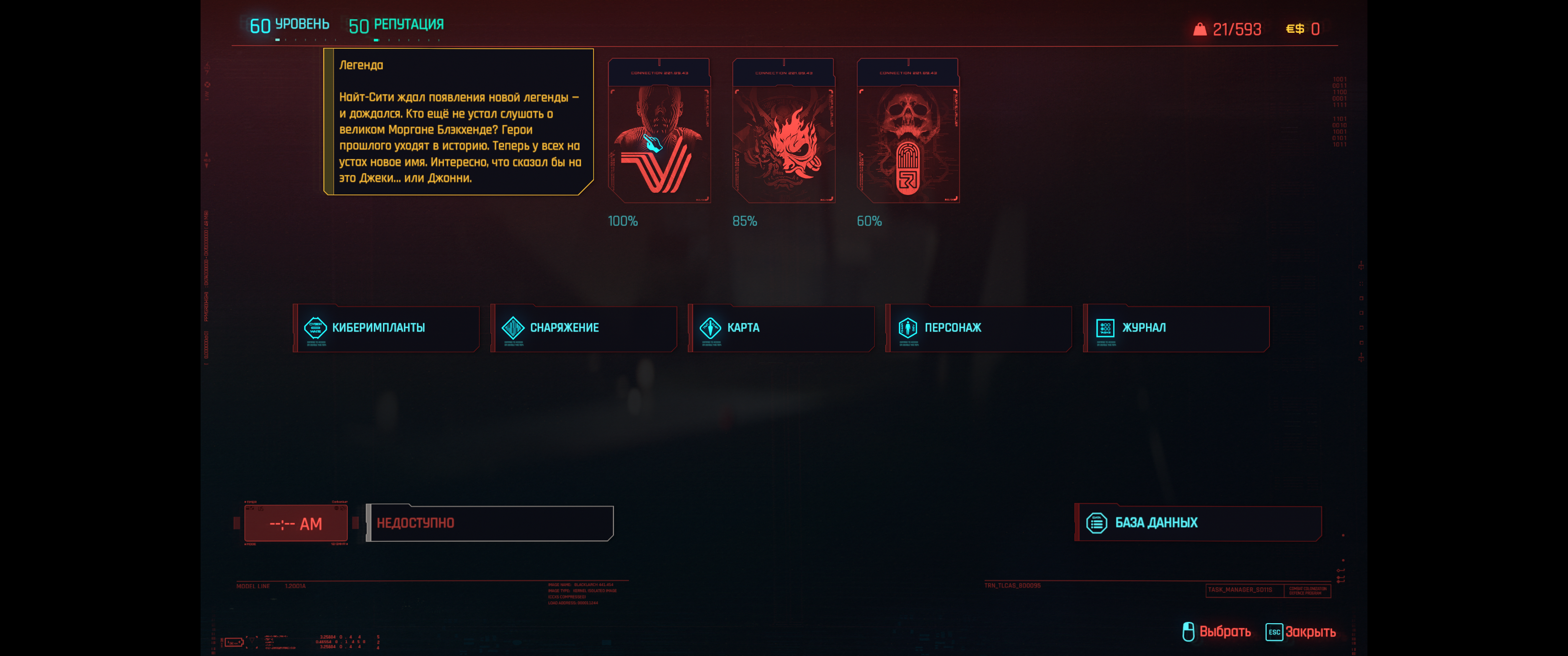Close the menu with Закрыть
Image resolution: width=1568 pixels, height=656 pixels.
(x=1301, y=632)
